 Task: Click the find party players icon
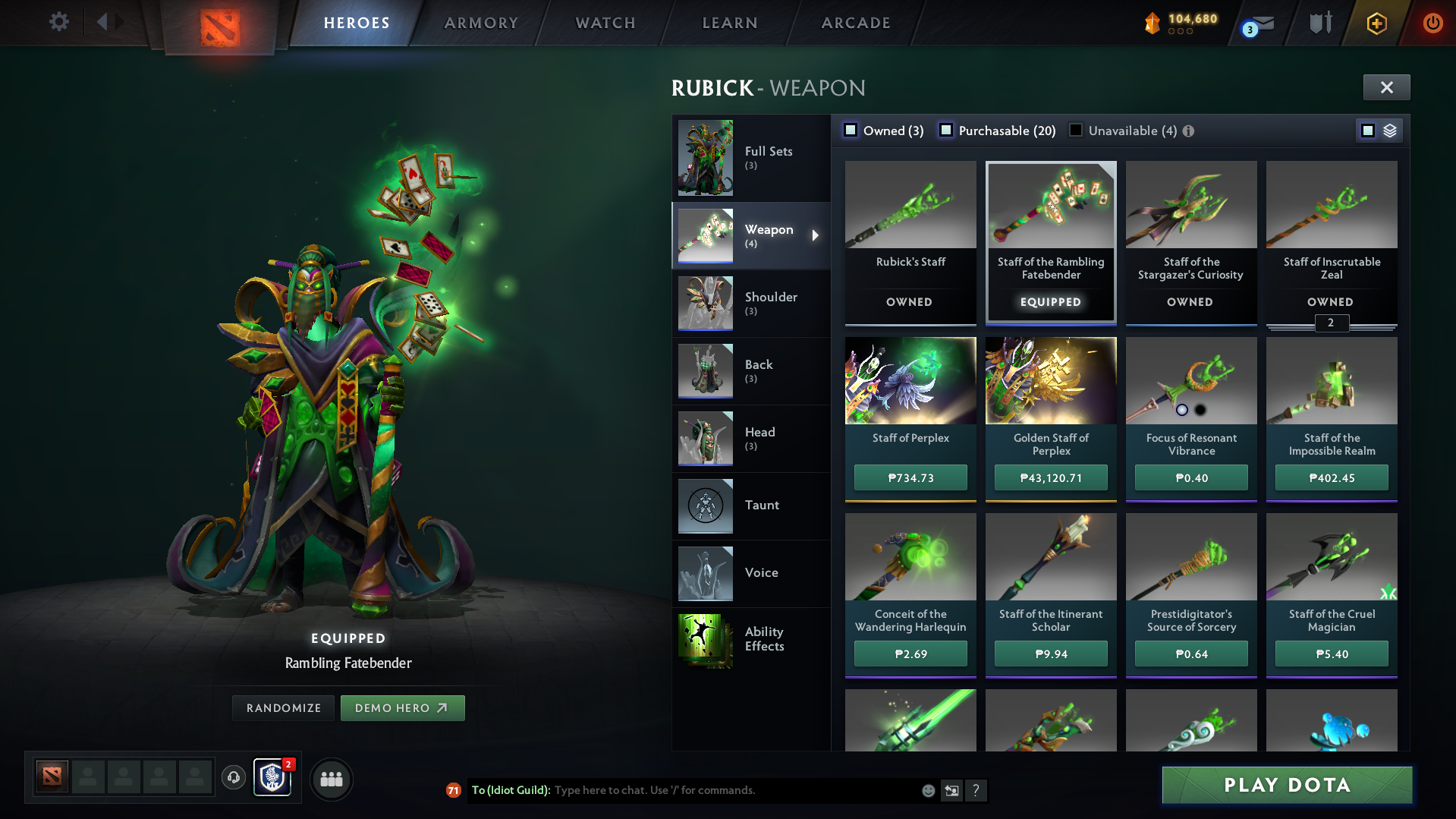coord(331,779)
